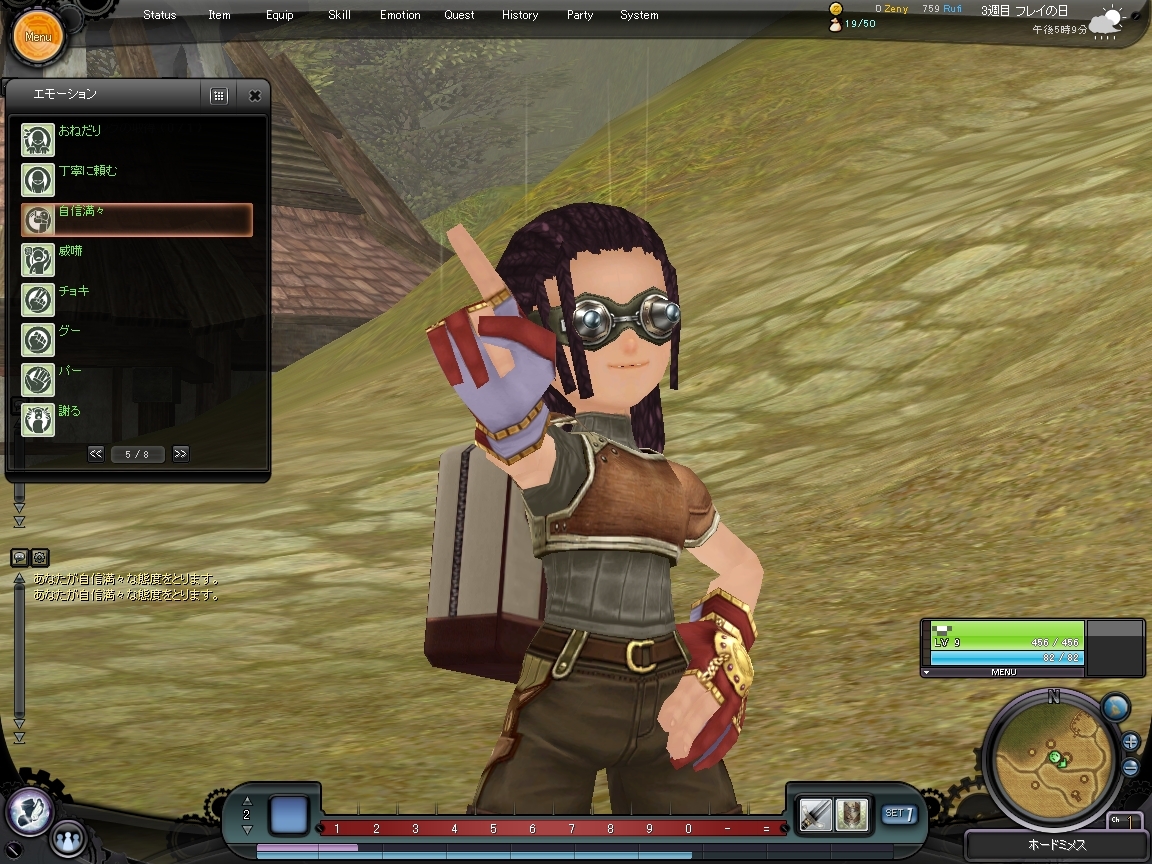
Task: Close the エモーション window
Action: tap(255, 96)
